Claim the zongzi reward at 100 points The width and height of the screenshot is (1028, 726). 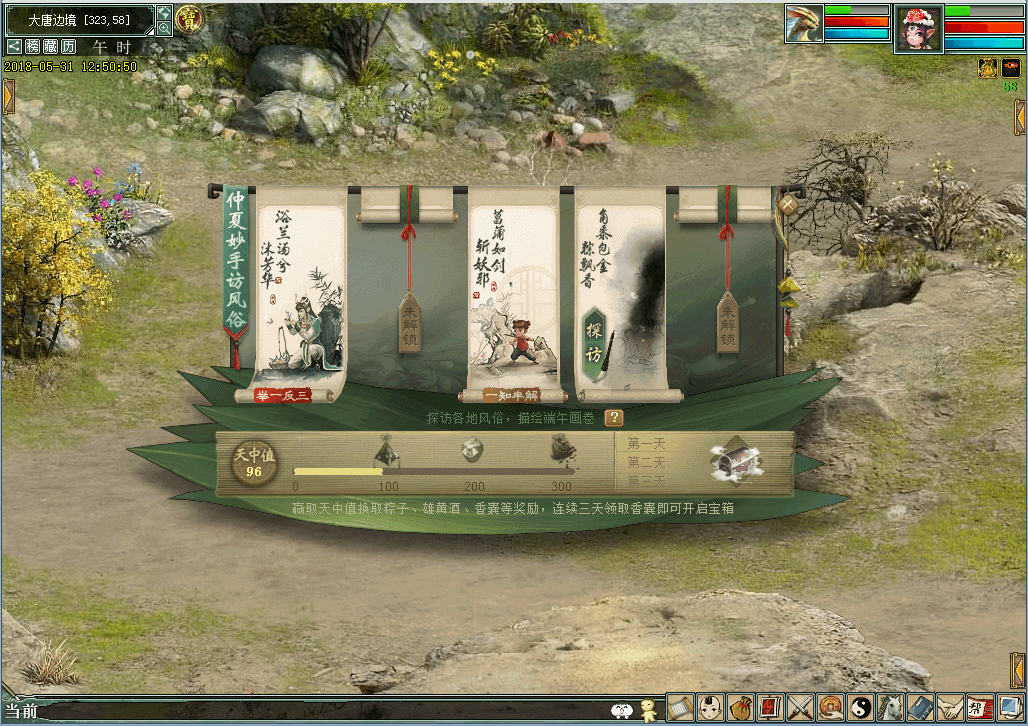pyautogui.click(x=387, y=451)
